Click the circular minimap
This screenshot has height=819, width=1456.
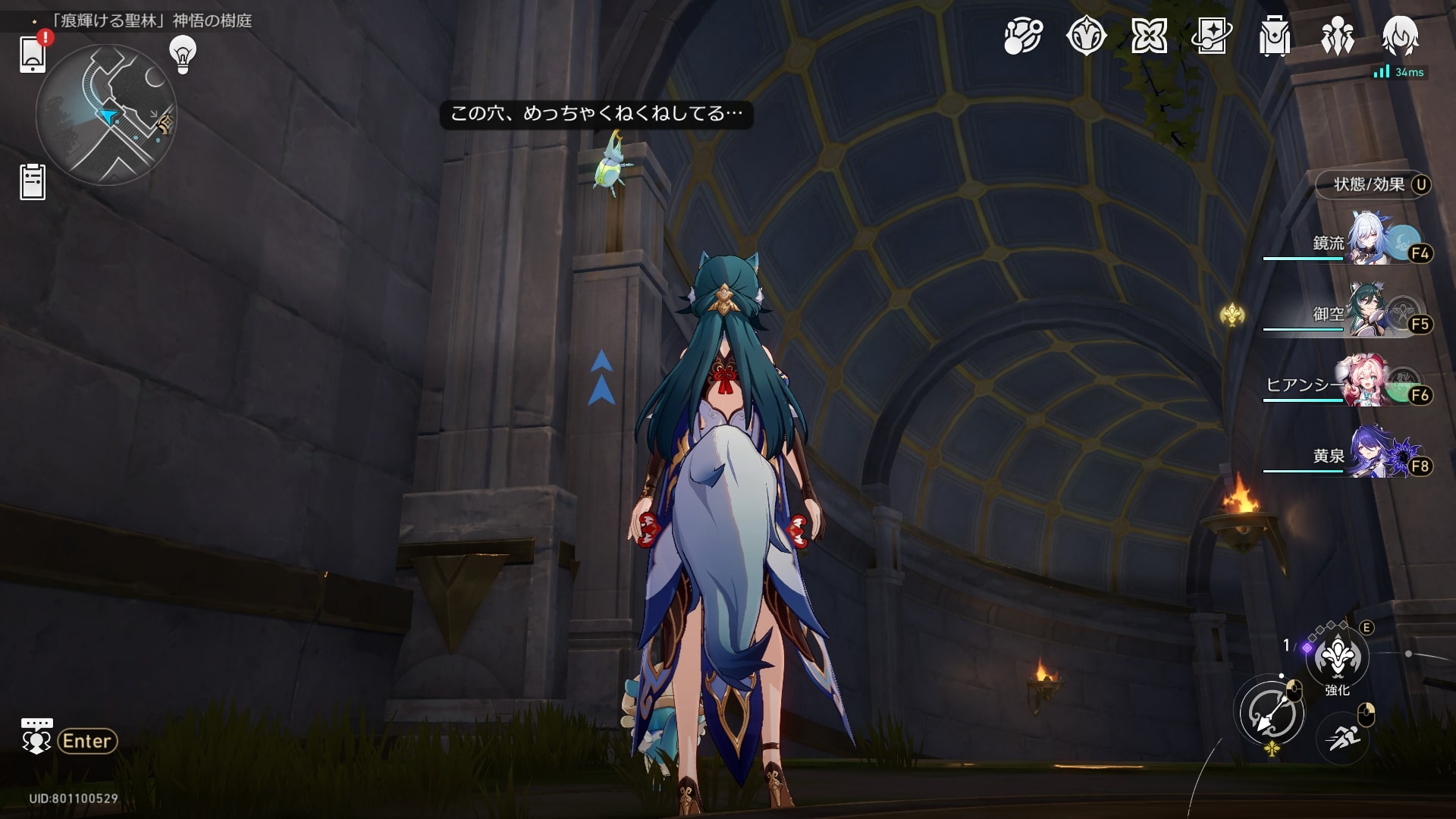pos(106,115)
